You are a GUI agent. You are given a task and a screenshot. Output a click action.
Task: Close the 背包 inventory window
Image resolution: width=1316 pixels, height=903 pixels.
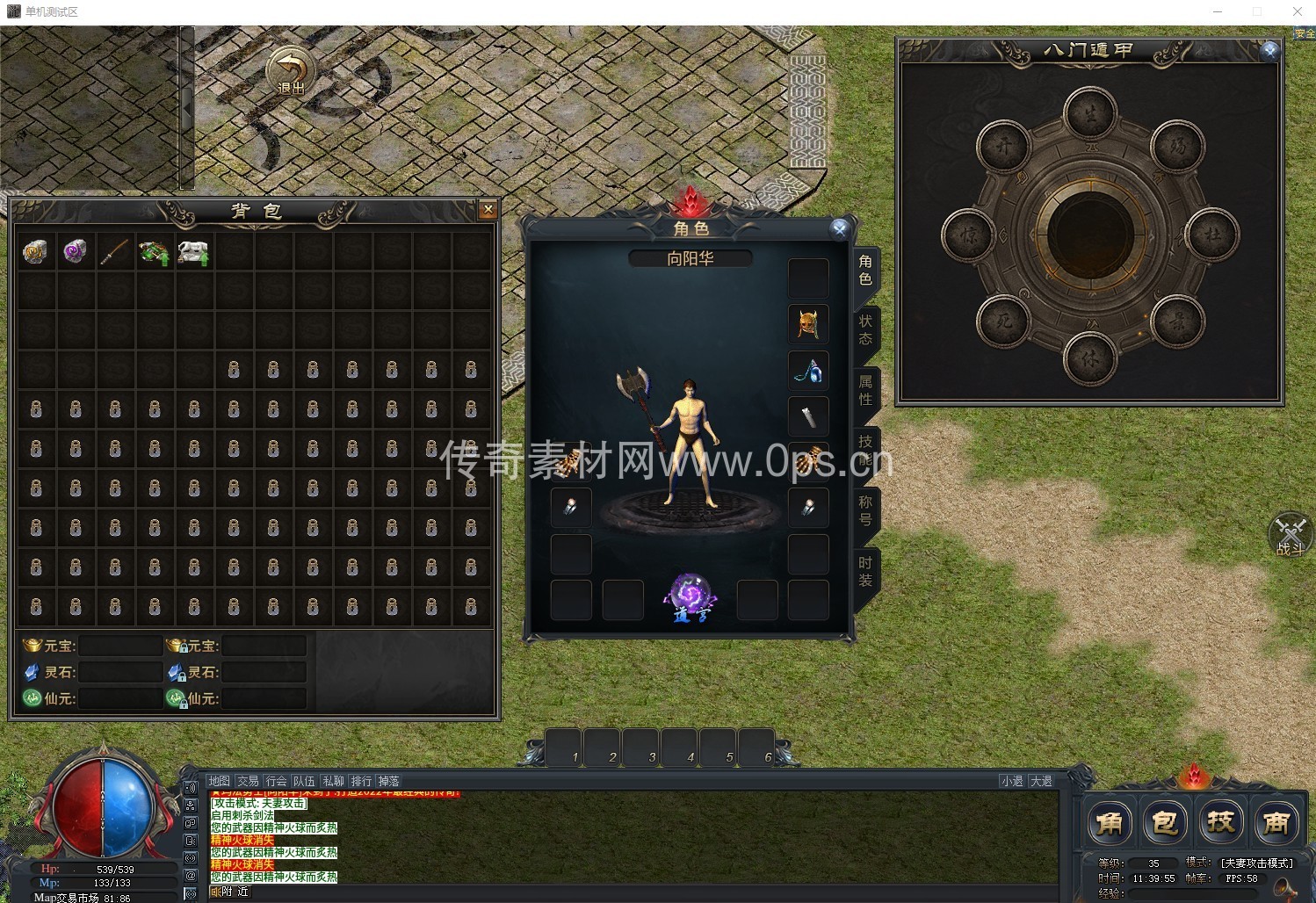pos(488,209)
